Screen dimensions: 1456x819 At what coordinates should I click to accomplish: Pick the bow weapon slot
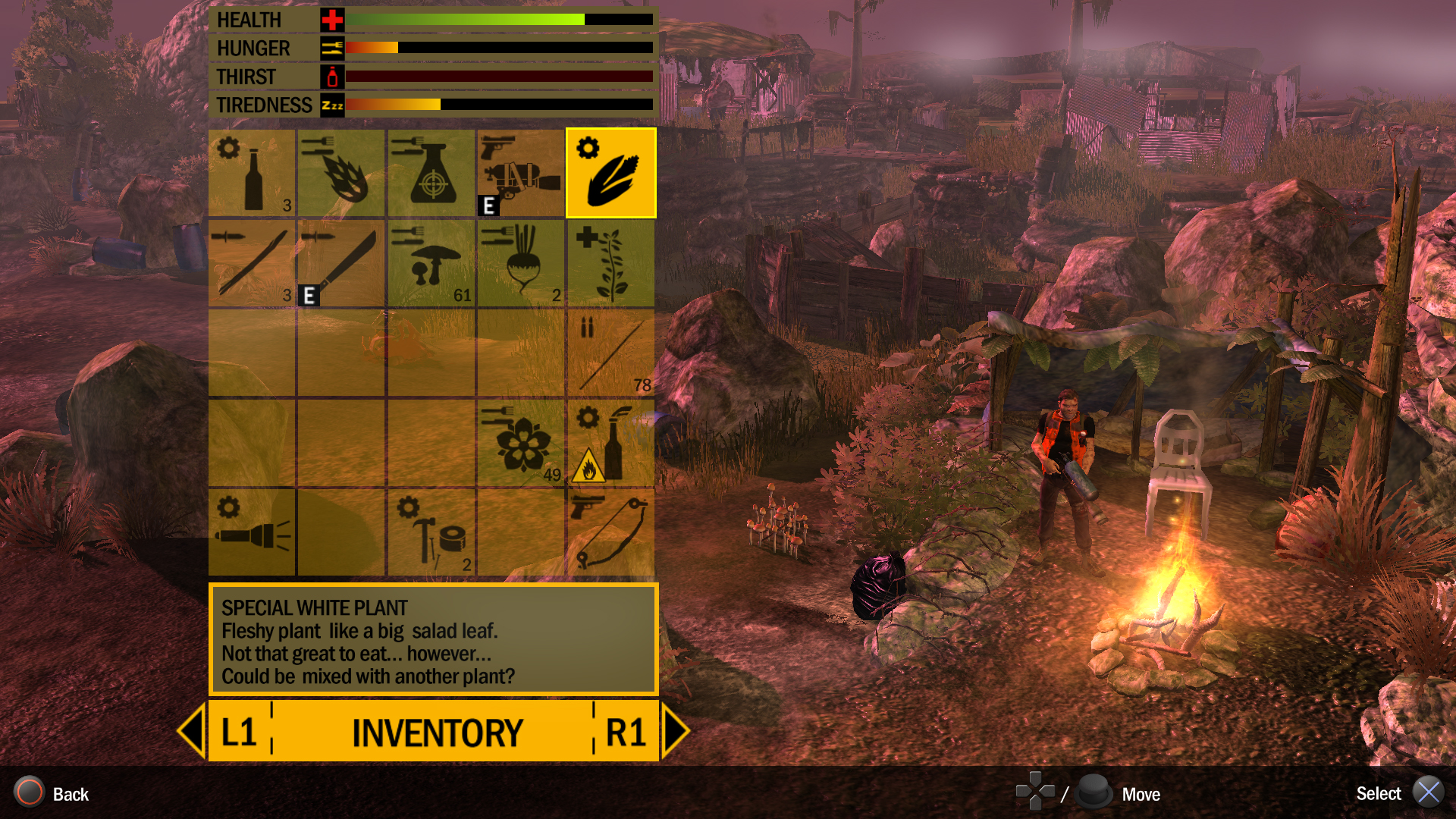point(610,532)
